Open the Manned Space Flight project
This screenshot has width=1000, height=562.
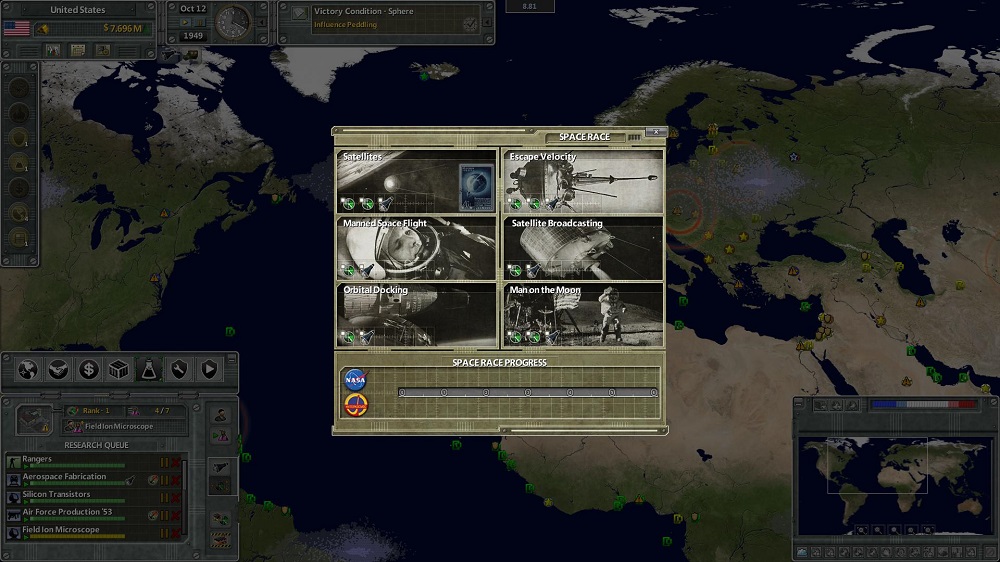416,248
